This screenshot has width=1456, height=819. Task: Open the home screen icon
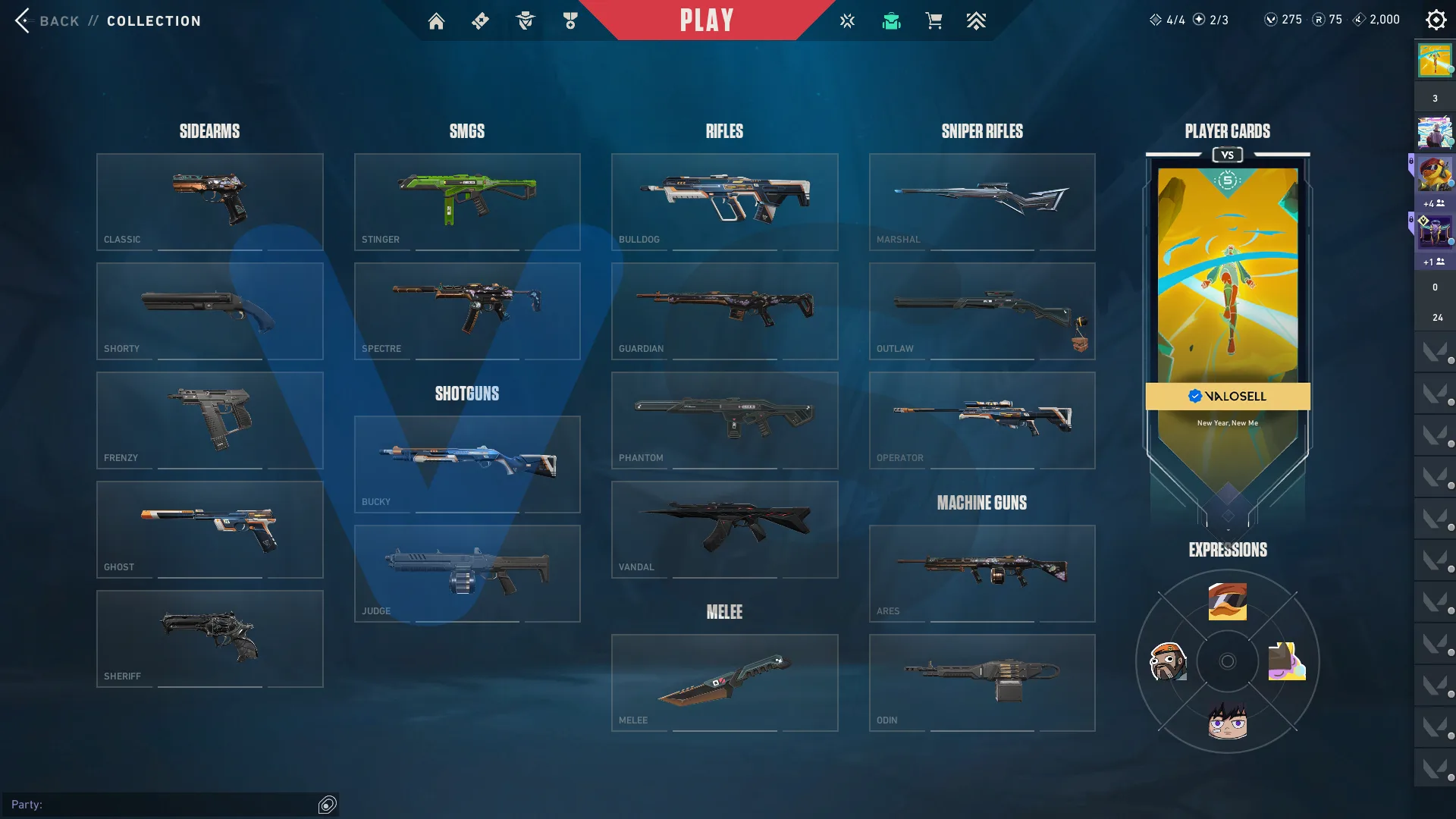[x=436, y=21]
